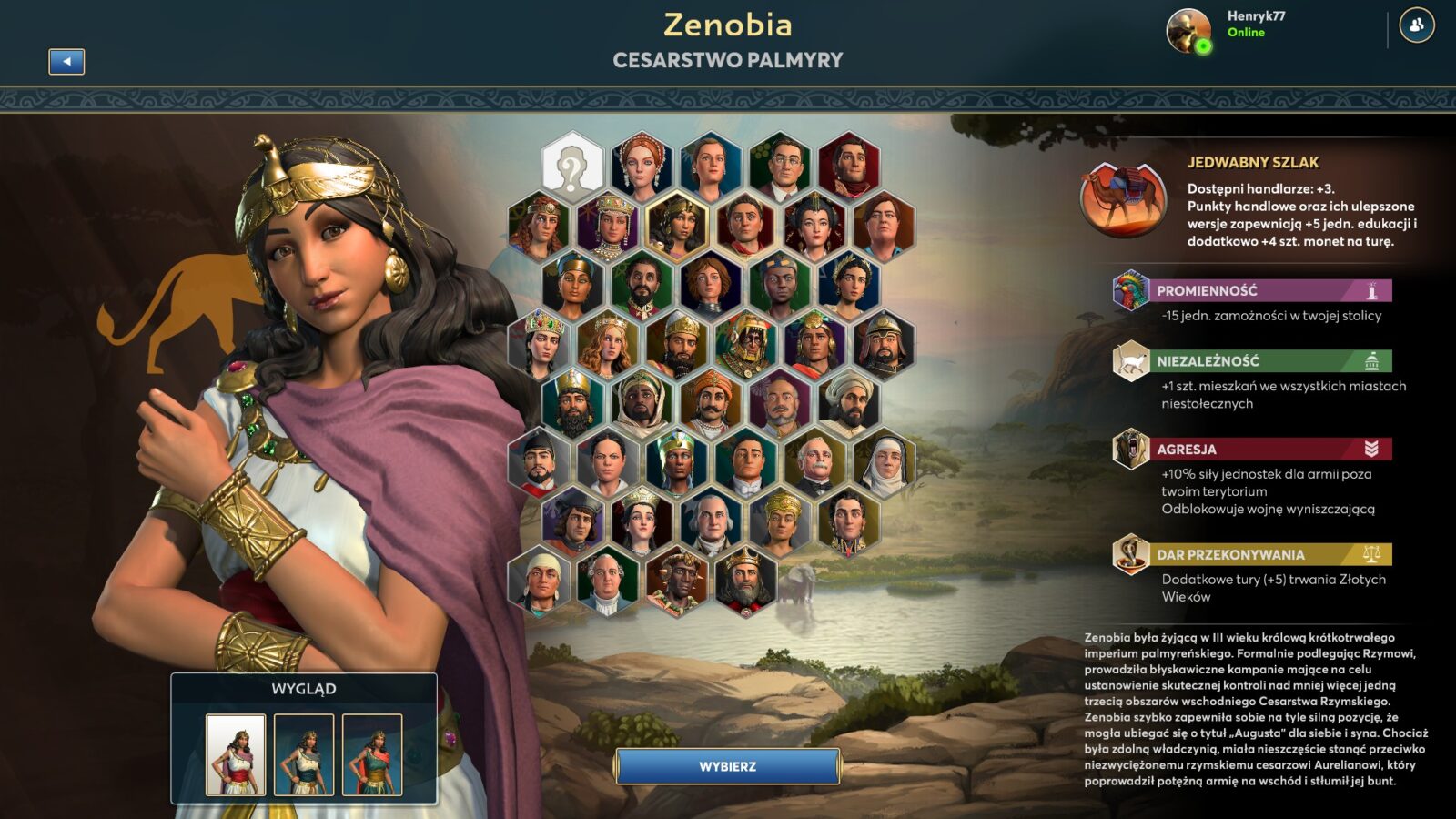
Task: Open the friends icon next to Henryk77
Action: point(1416,26)
